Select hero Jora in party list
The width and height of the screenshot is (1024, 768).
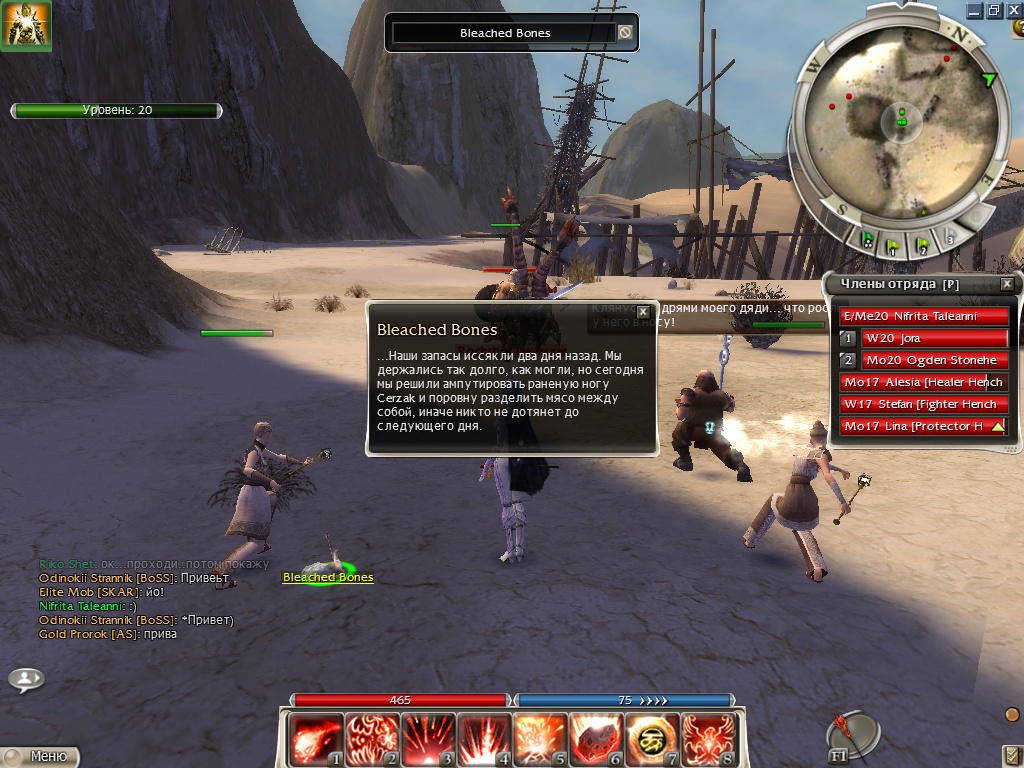933,338
